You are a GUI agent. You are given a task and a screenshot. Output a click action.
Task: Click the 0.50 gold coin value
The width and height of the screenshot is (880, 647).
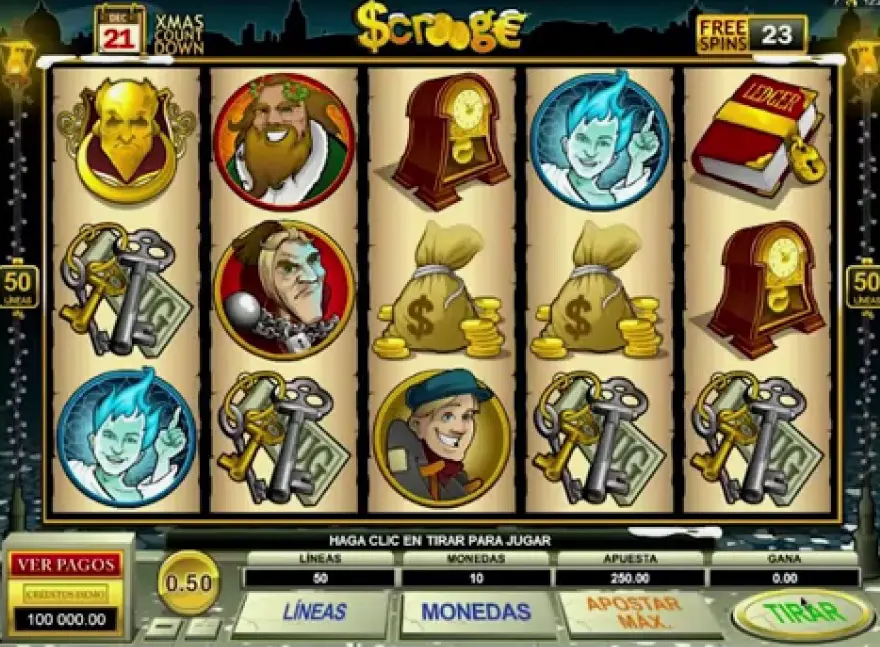(188, 582)
